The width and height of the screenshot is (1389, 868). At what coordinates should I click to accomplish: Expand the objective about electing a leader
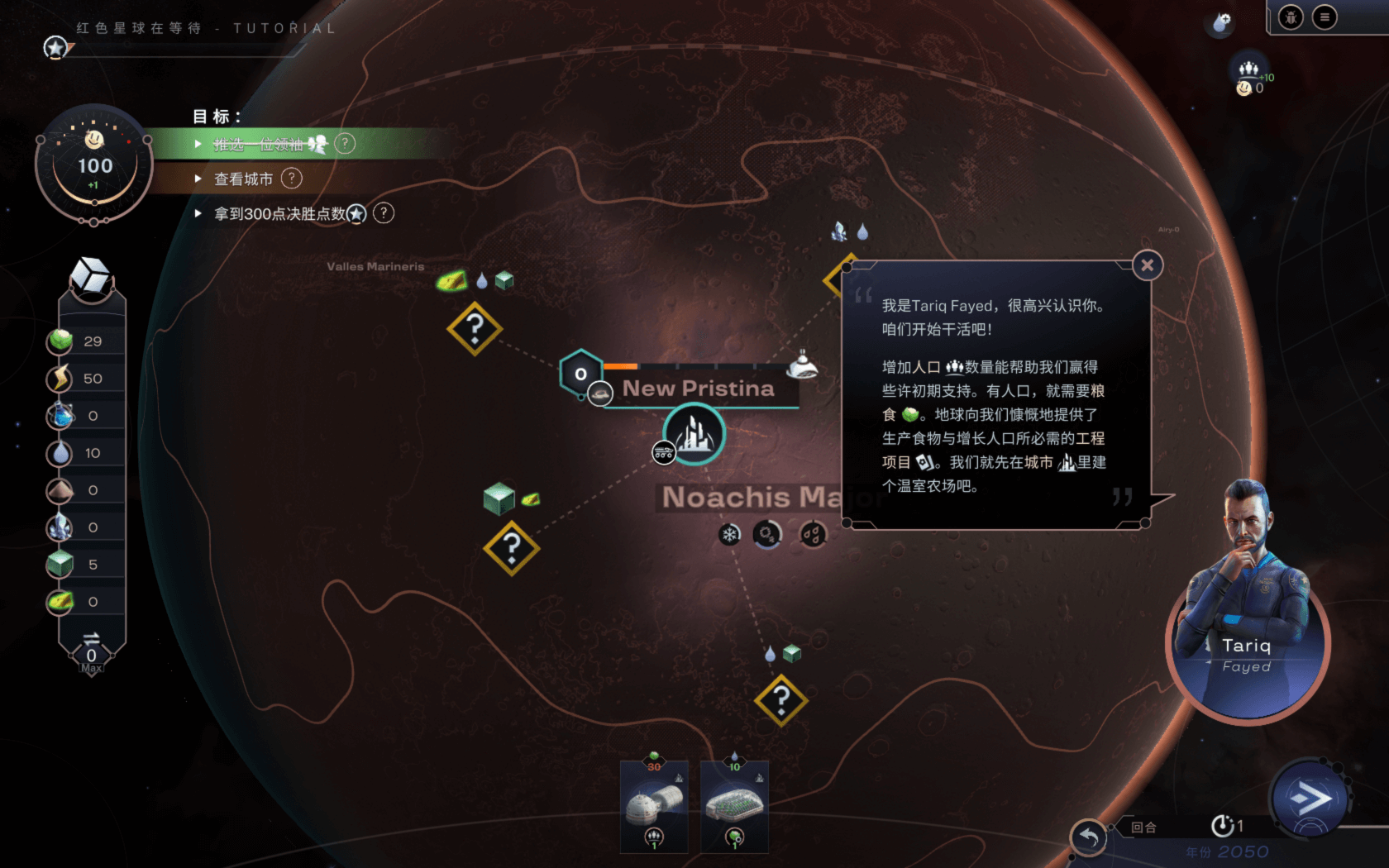[198, 144]
